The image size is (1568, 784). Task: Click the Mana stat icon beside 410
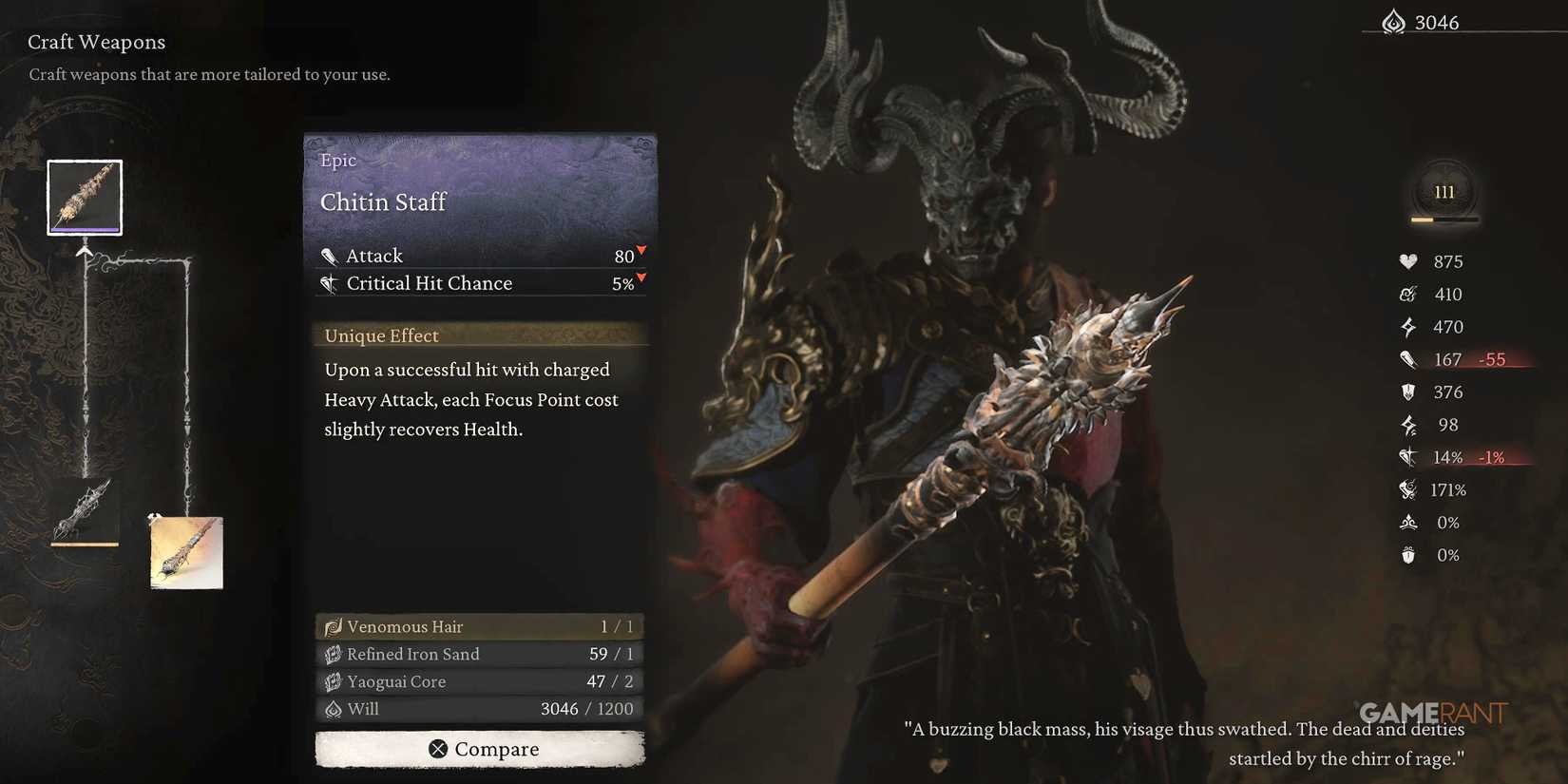click(1407, 294)
